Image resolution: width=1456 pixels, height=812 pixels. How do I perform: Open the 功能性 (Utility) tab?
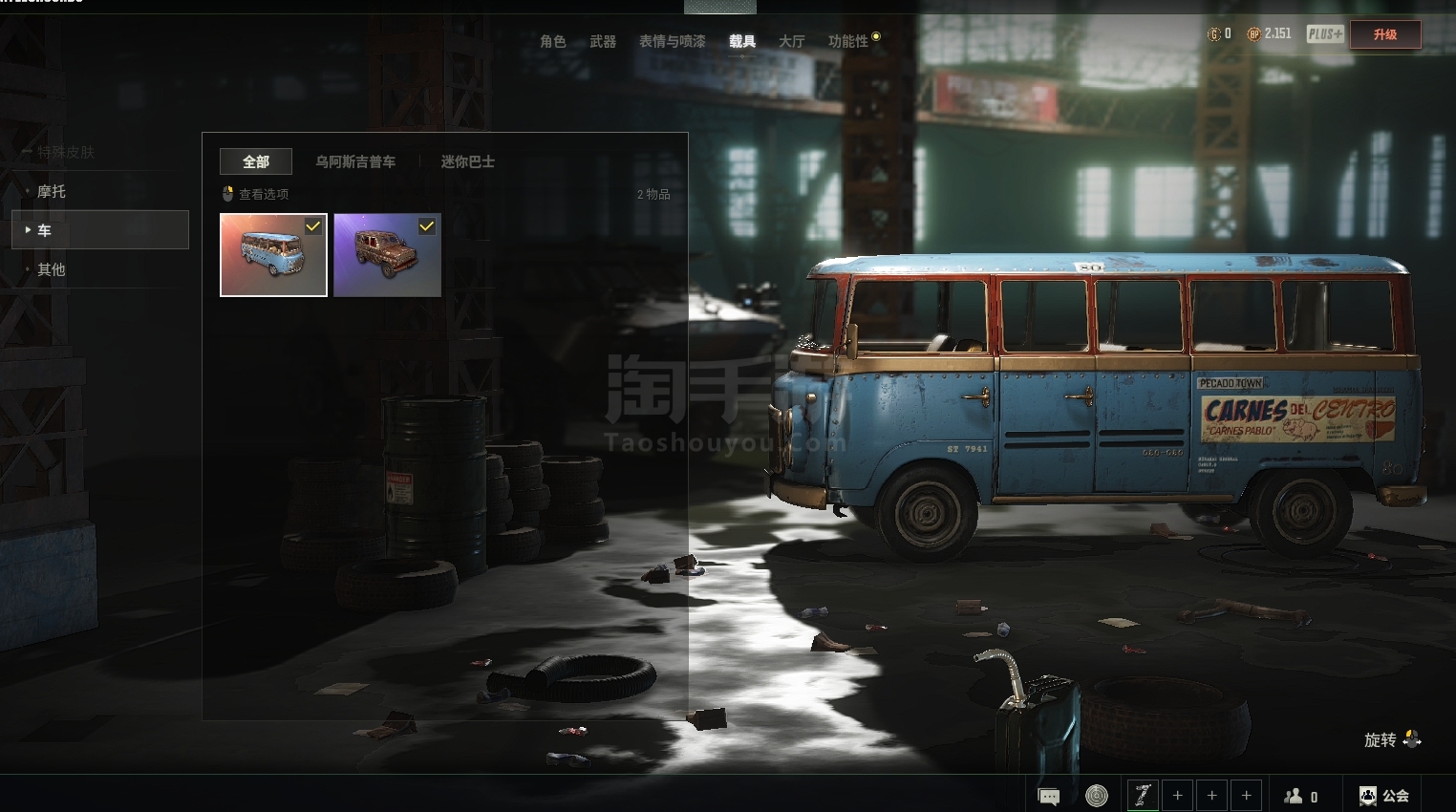point(848,41)
